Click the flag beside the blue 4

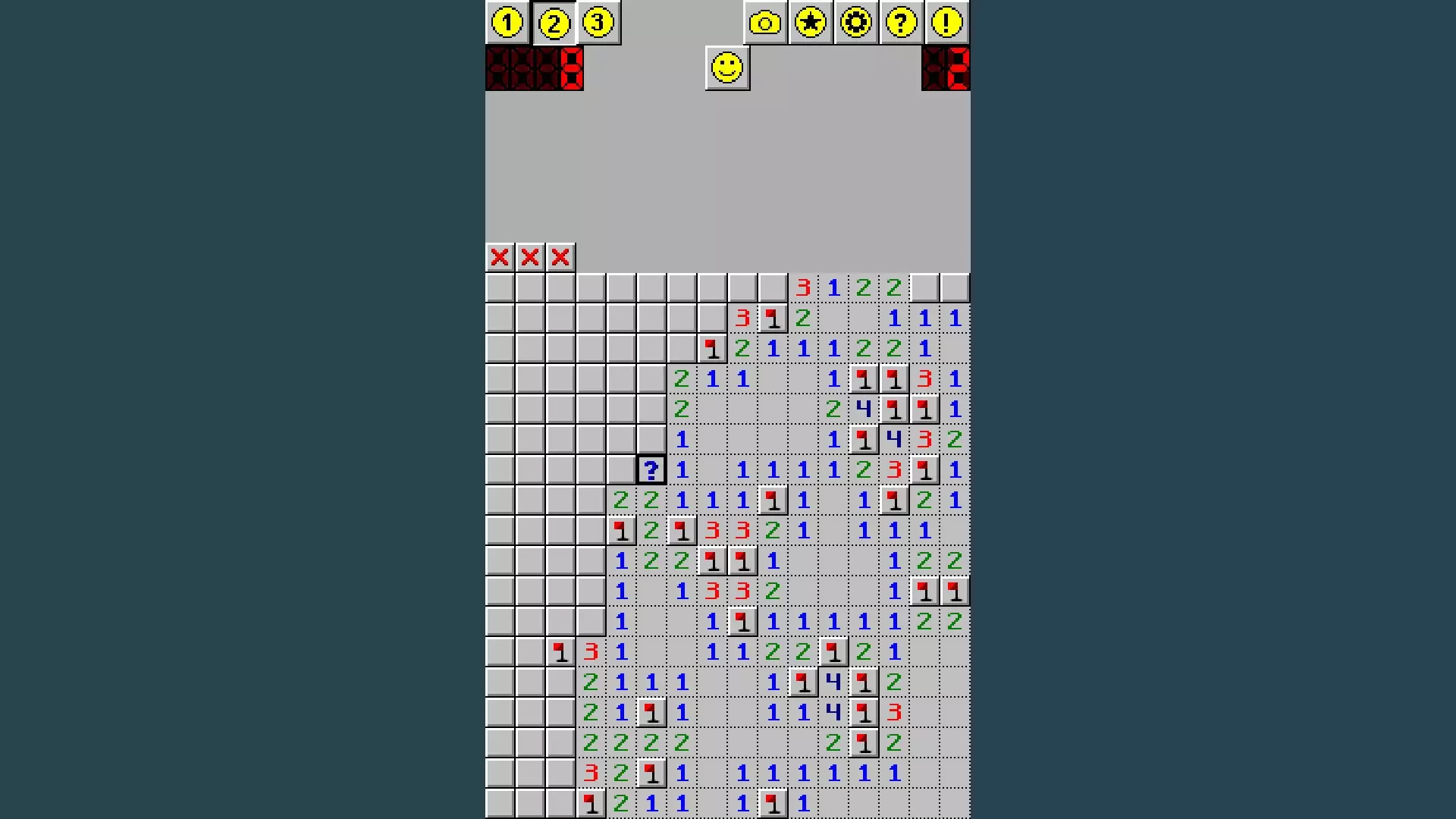(x=894, y=409)
